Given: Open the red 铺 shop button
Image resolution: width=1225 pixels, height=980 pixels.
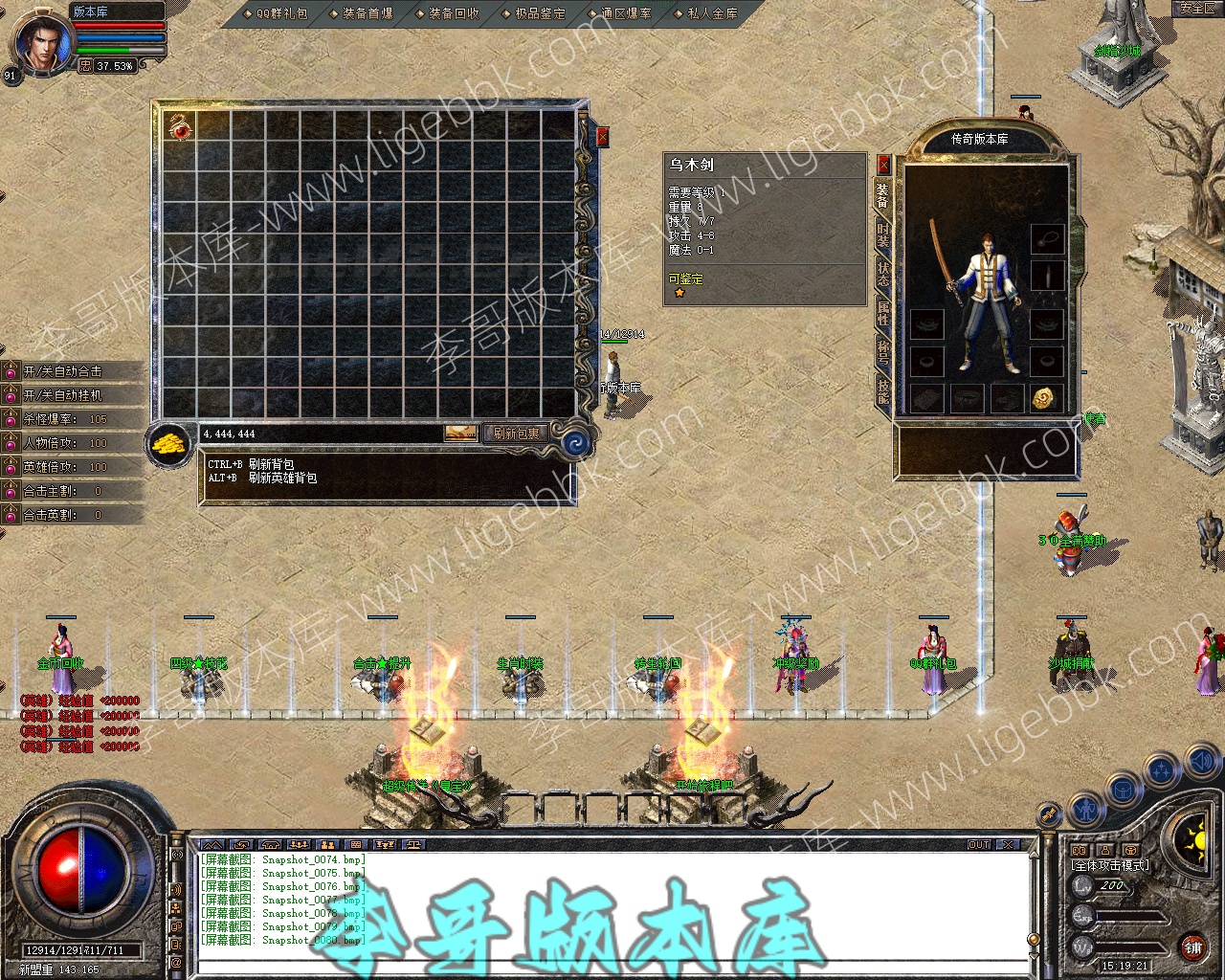Looking at the screenshot, I should (x=1192, y=947).
